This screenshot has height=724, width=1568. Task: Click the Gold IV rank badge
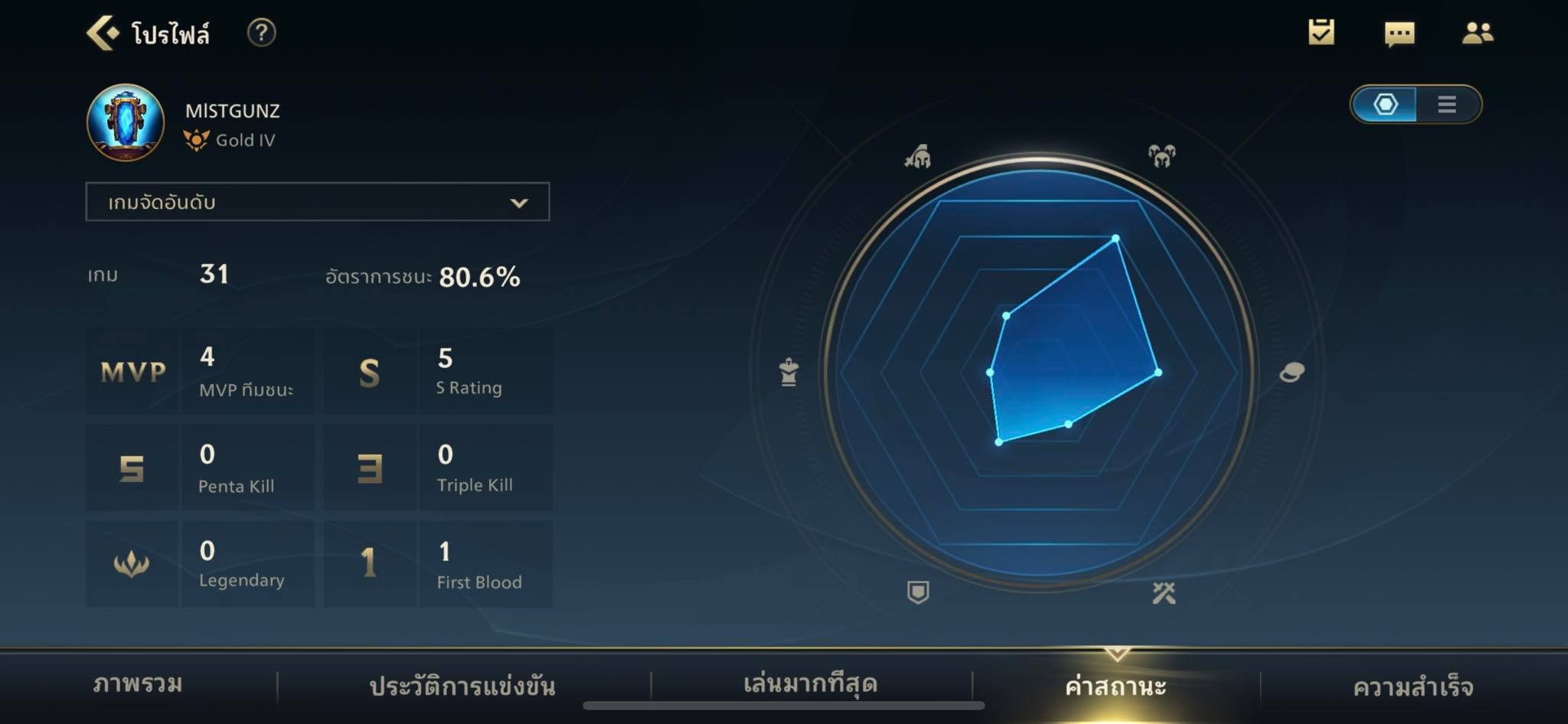click(198, 139)
